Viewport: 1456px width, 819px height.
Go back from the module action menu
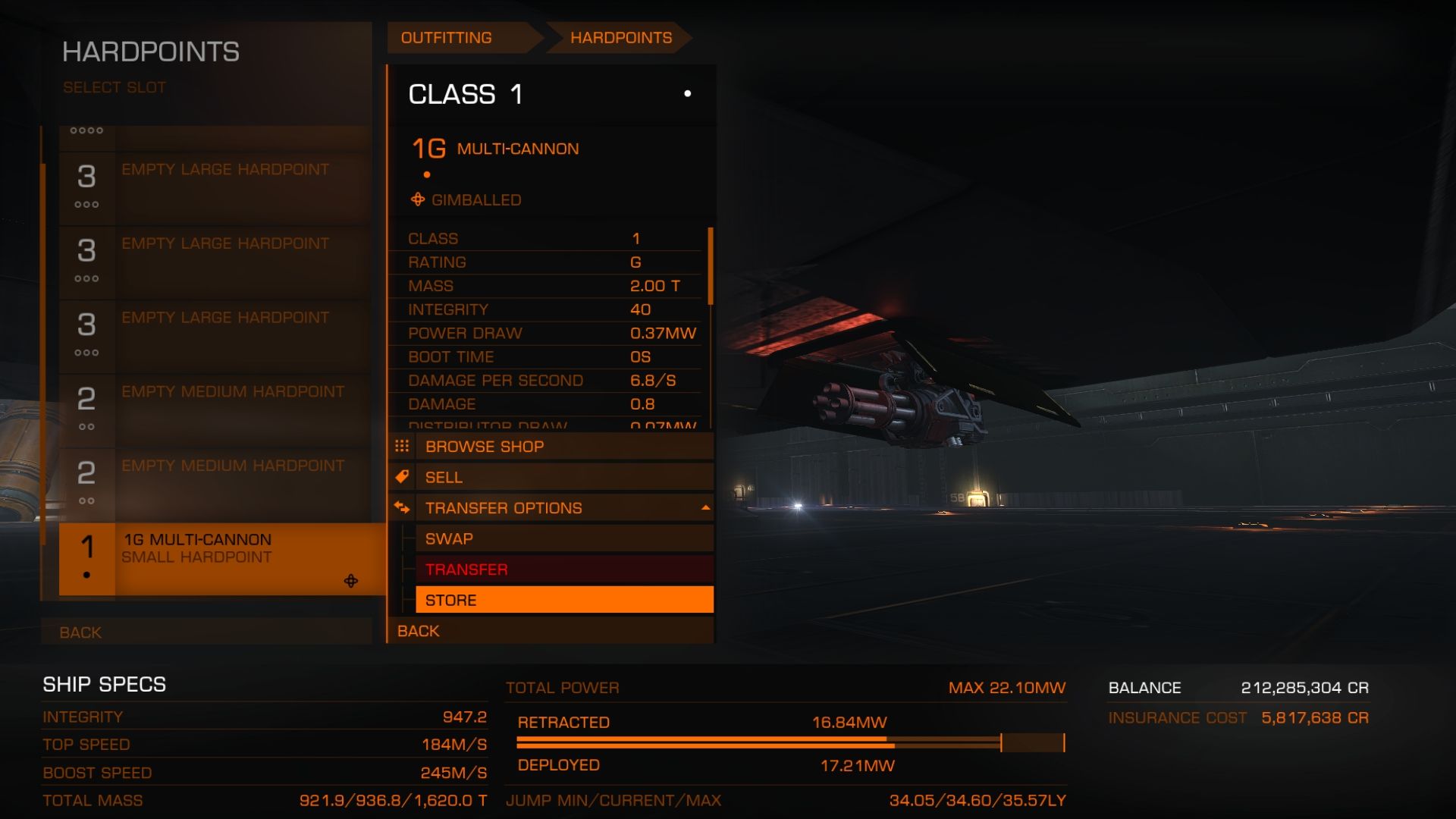(551, 631)
